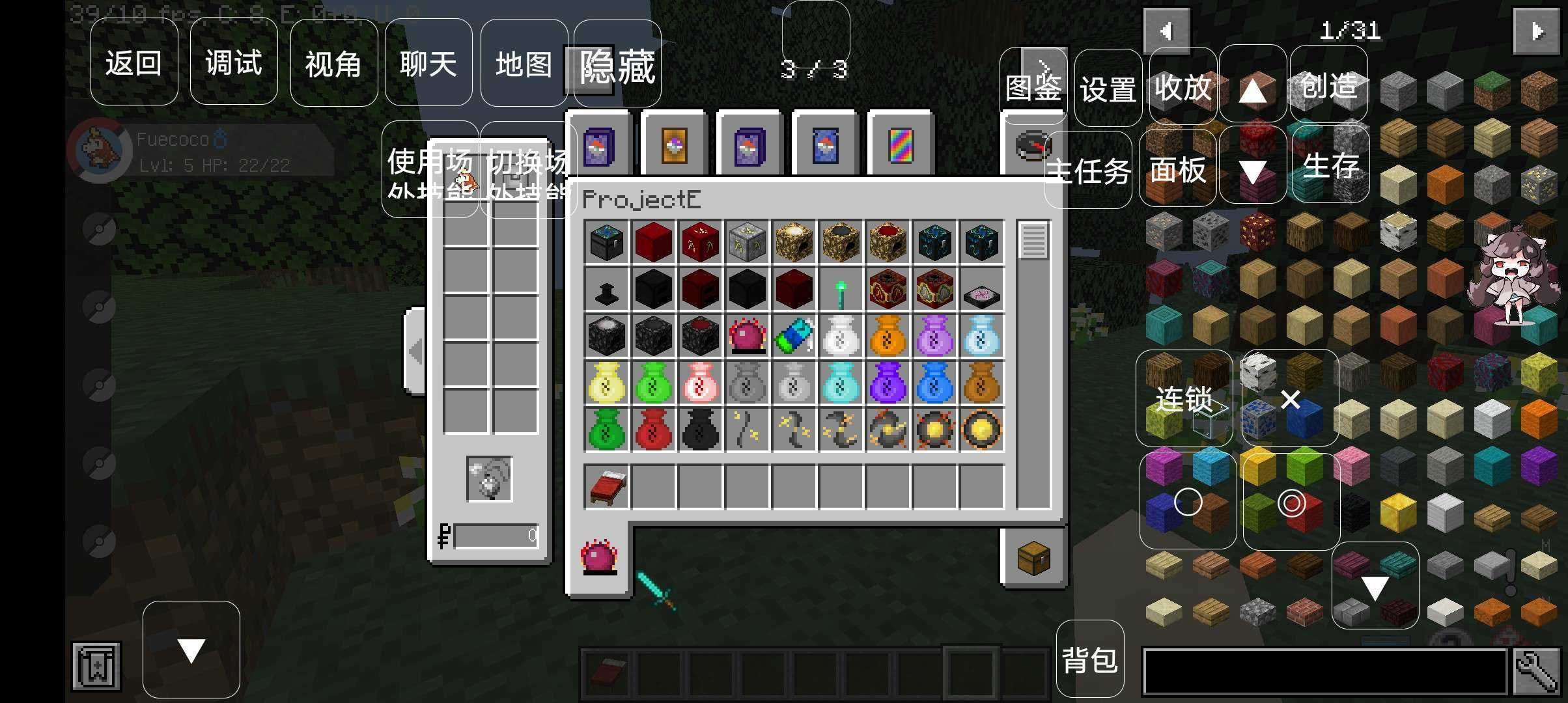Open the chest icon beside the creative menu
This screenshot has height=703, width=1568.
tap(1035, 557)
